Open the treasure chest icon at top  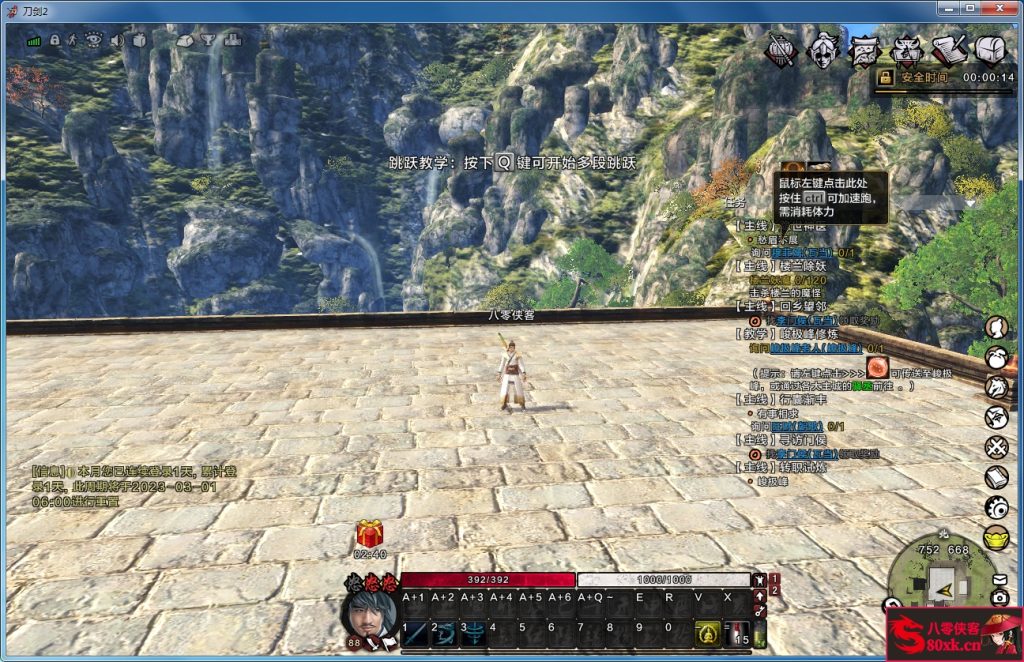click(990, 50)
